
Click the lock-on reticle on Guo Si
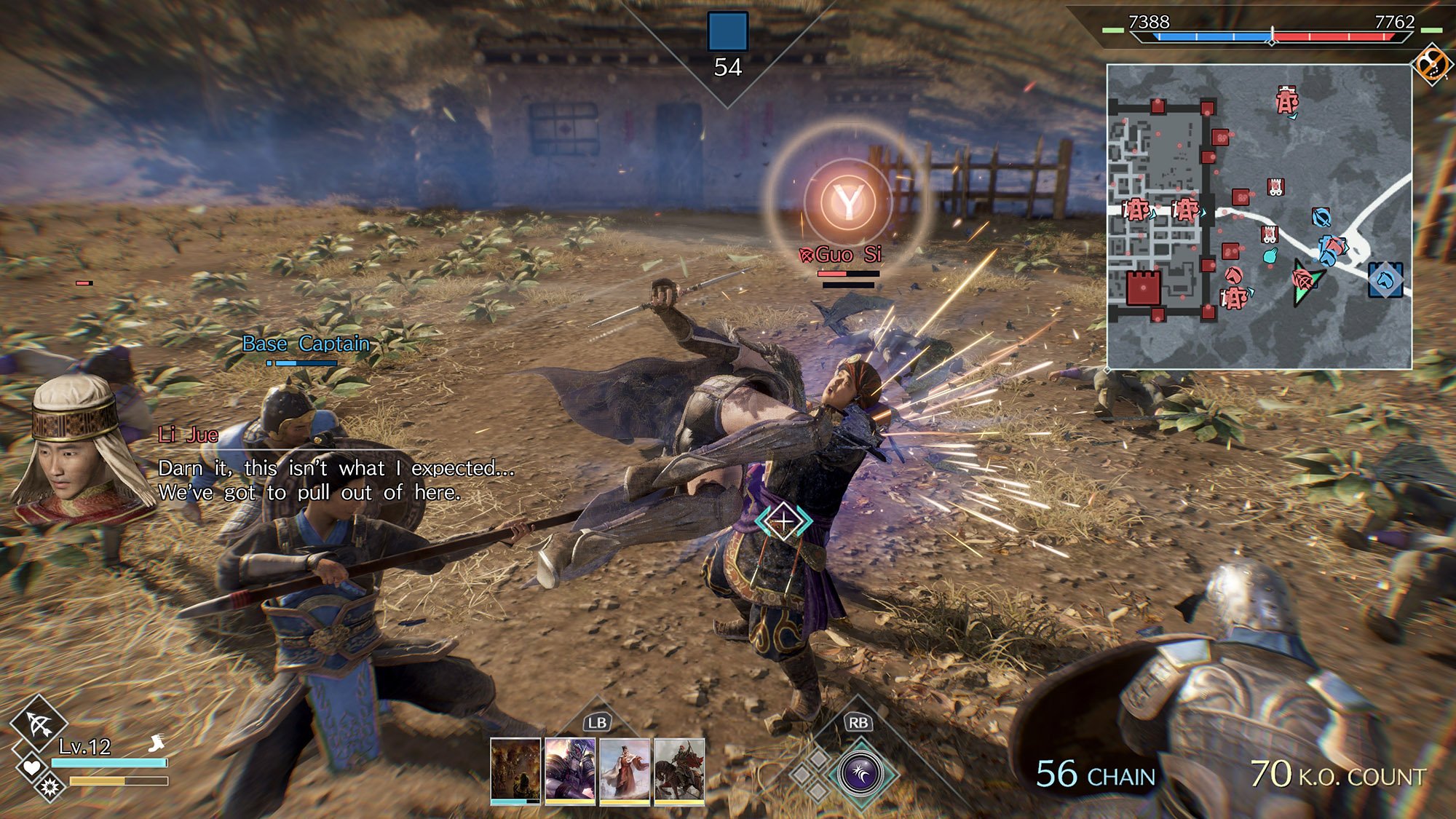pyautogui.click(x=783, y=521)
